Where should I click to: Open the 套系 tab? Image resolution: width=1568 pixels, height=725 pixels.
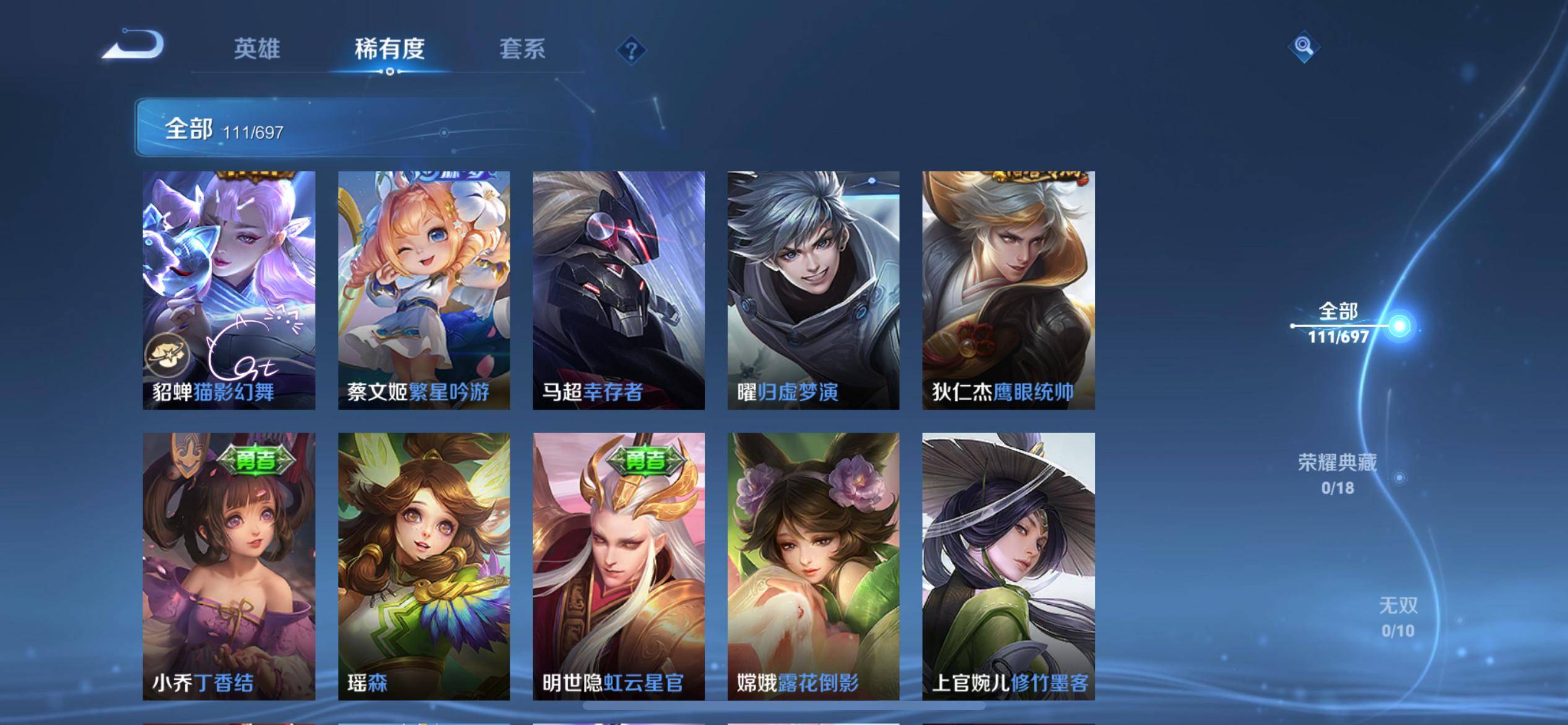click(x=522, y=49)
